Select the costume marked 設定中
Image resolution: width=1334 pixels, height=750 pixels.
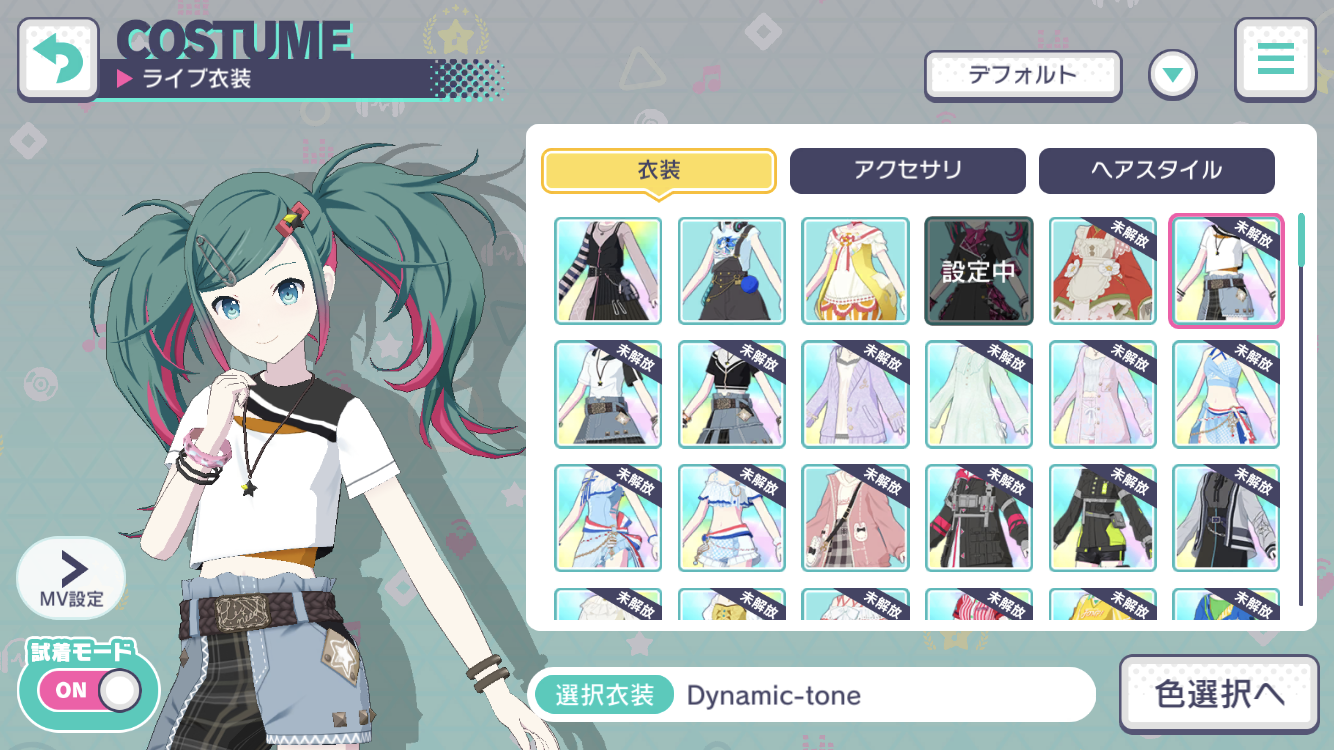(978, 271)
